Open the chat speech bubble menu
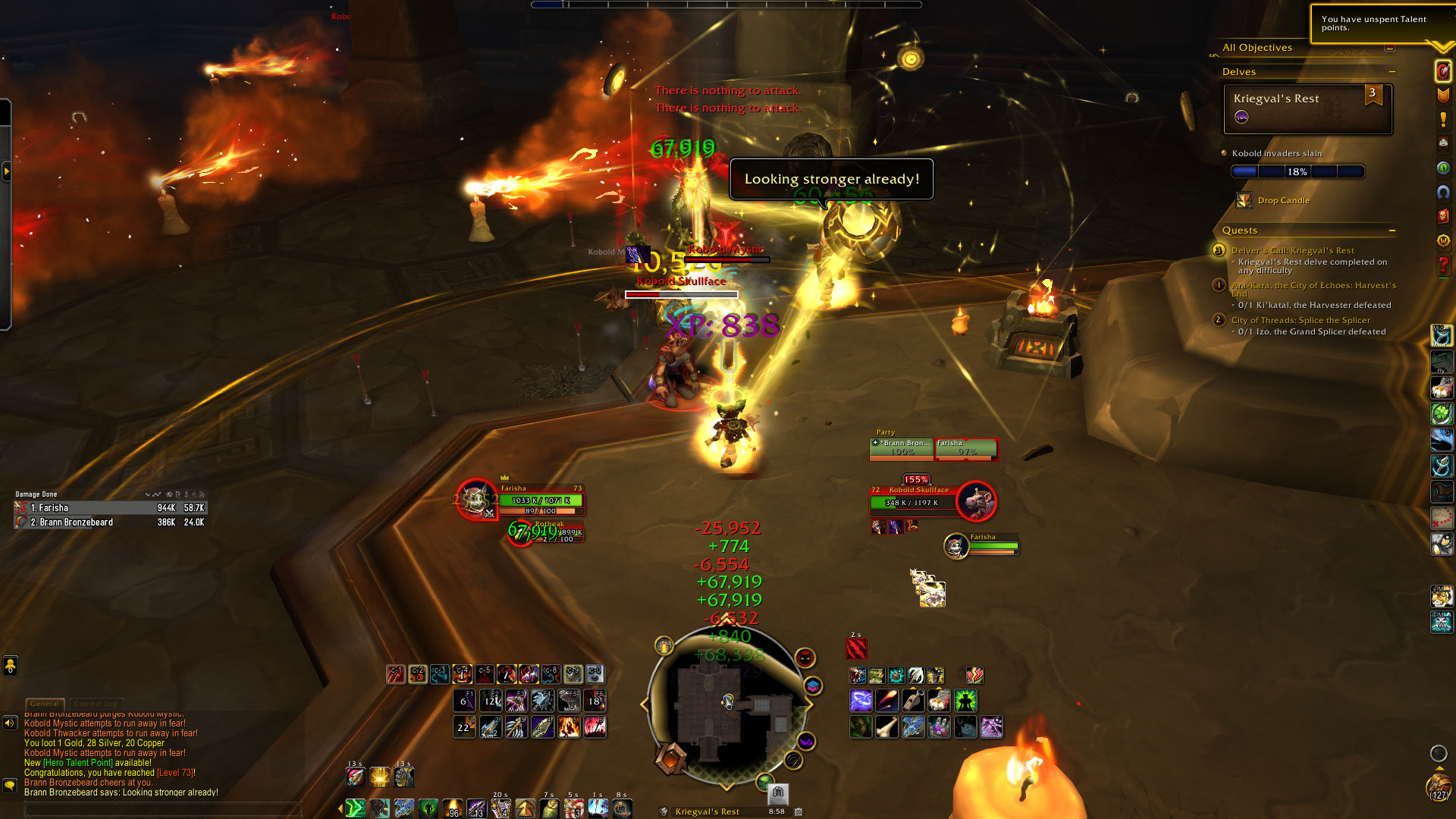Image resolution: width=1456 pixels, height=819 pixels. 10,786
